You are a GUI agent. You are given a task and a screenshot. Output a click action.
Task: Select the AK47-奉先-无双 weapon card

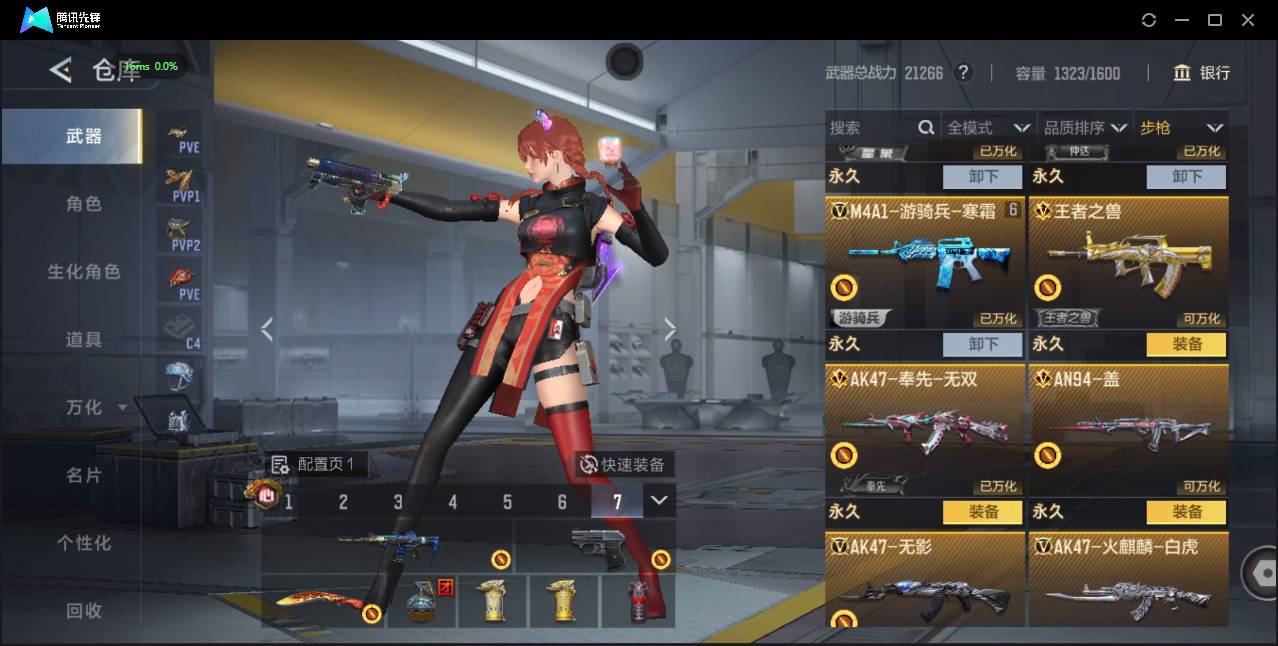click(925, 430)
